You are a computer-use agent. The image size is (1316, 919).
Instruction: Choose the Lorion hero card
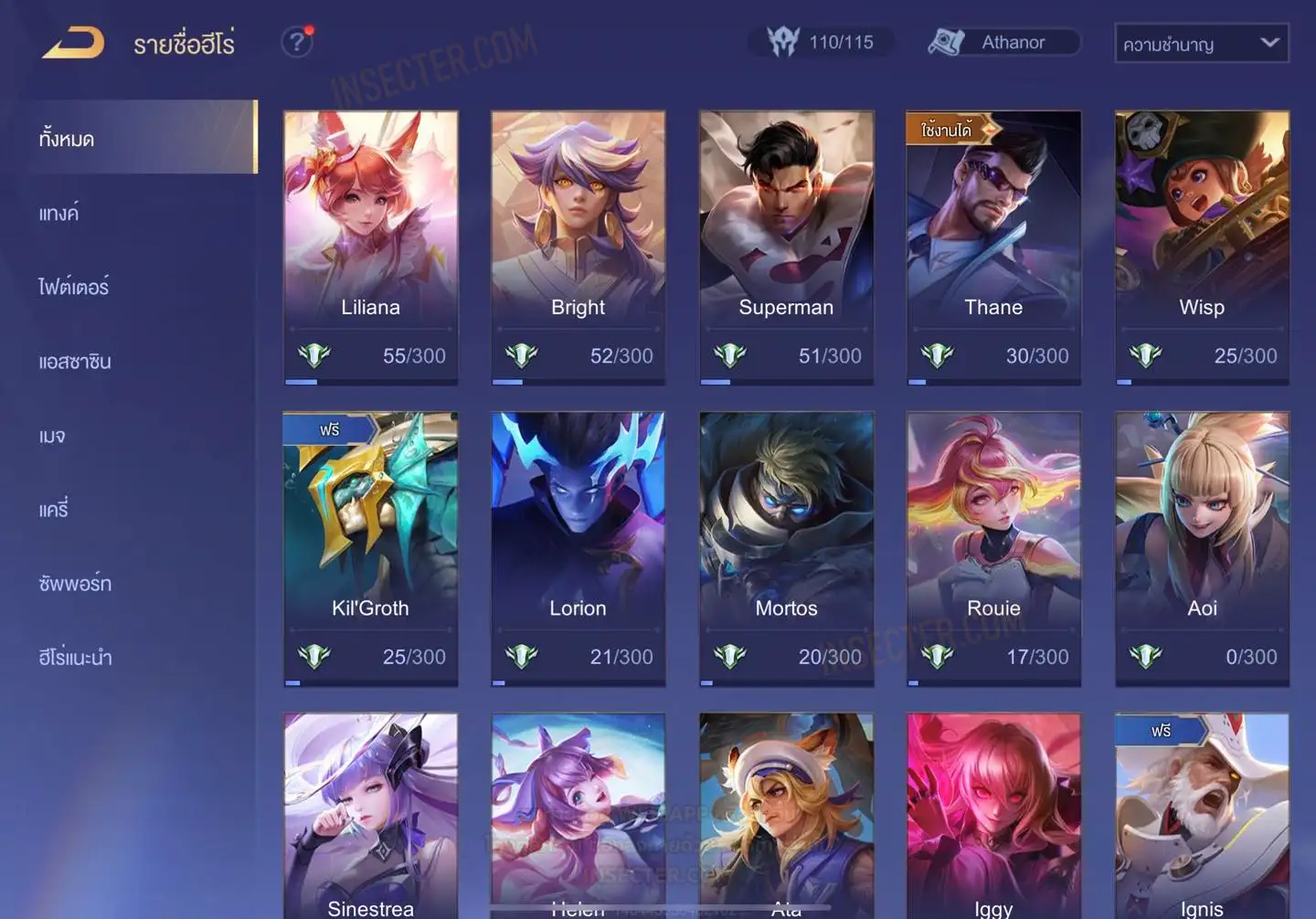(578, 548)
